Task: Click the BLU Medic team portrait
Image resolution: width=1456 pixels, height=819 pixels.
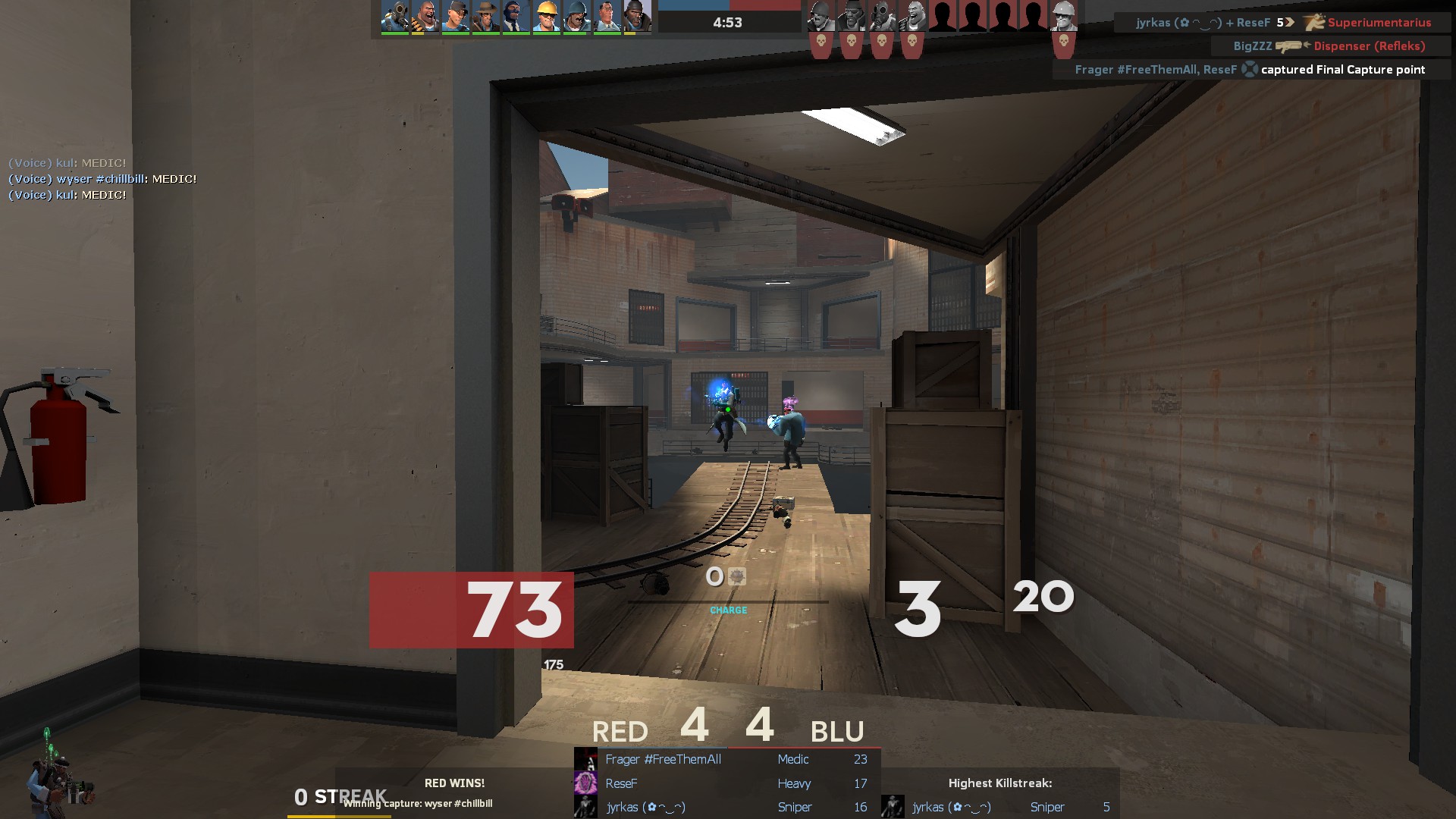Action: click(x=607, y=16)
